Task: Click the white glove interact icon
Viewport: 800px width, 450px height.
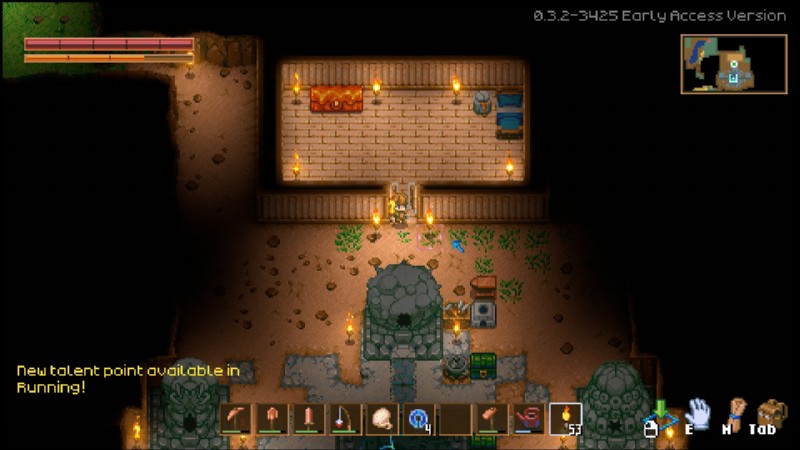Action: 697,412
